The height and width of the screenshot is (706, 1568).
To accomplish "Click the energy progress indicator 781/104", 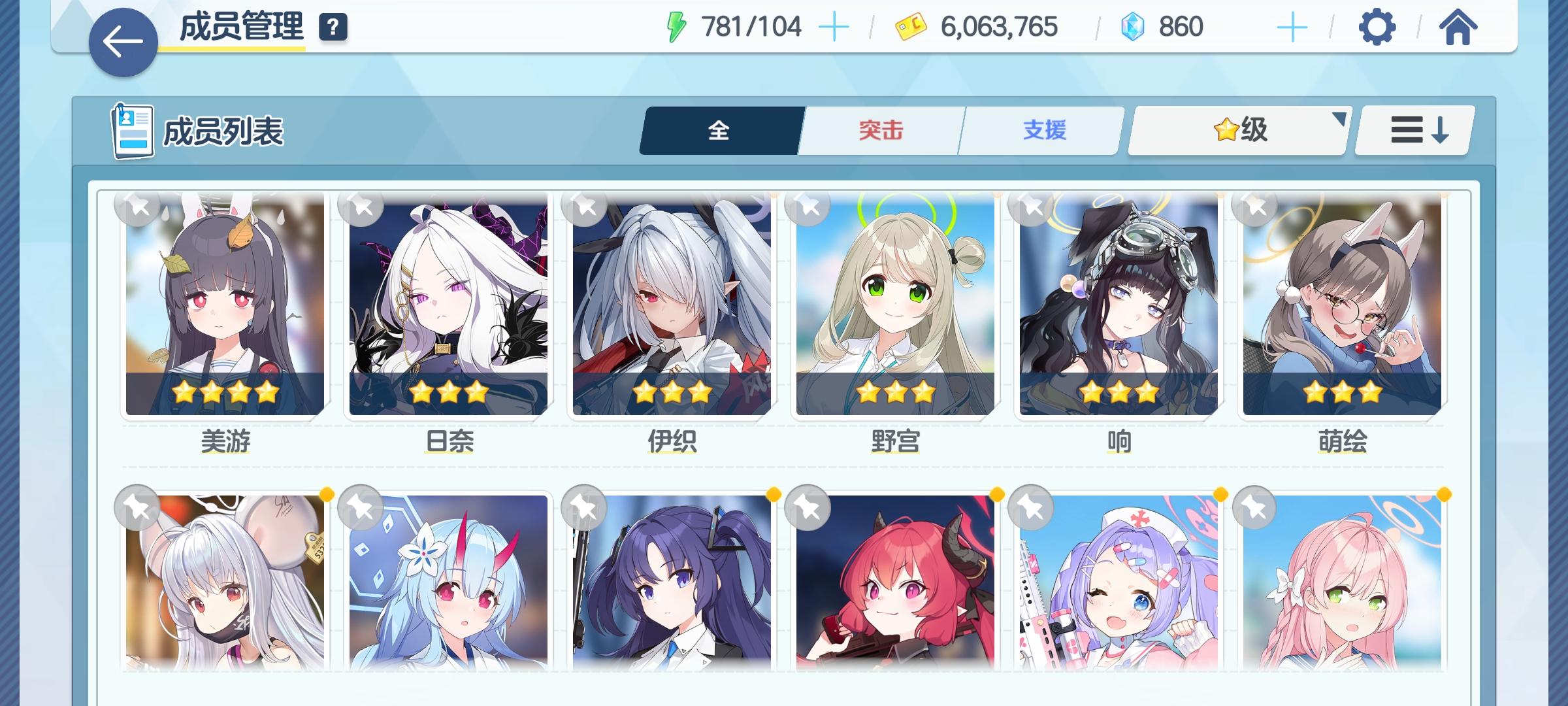I will coord(751,26).
